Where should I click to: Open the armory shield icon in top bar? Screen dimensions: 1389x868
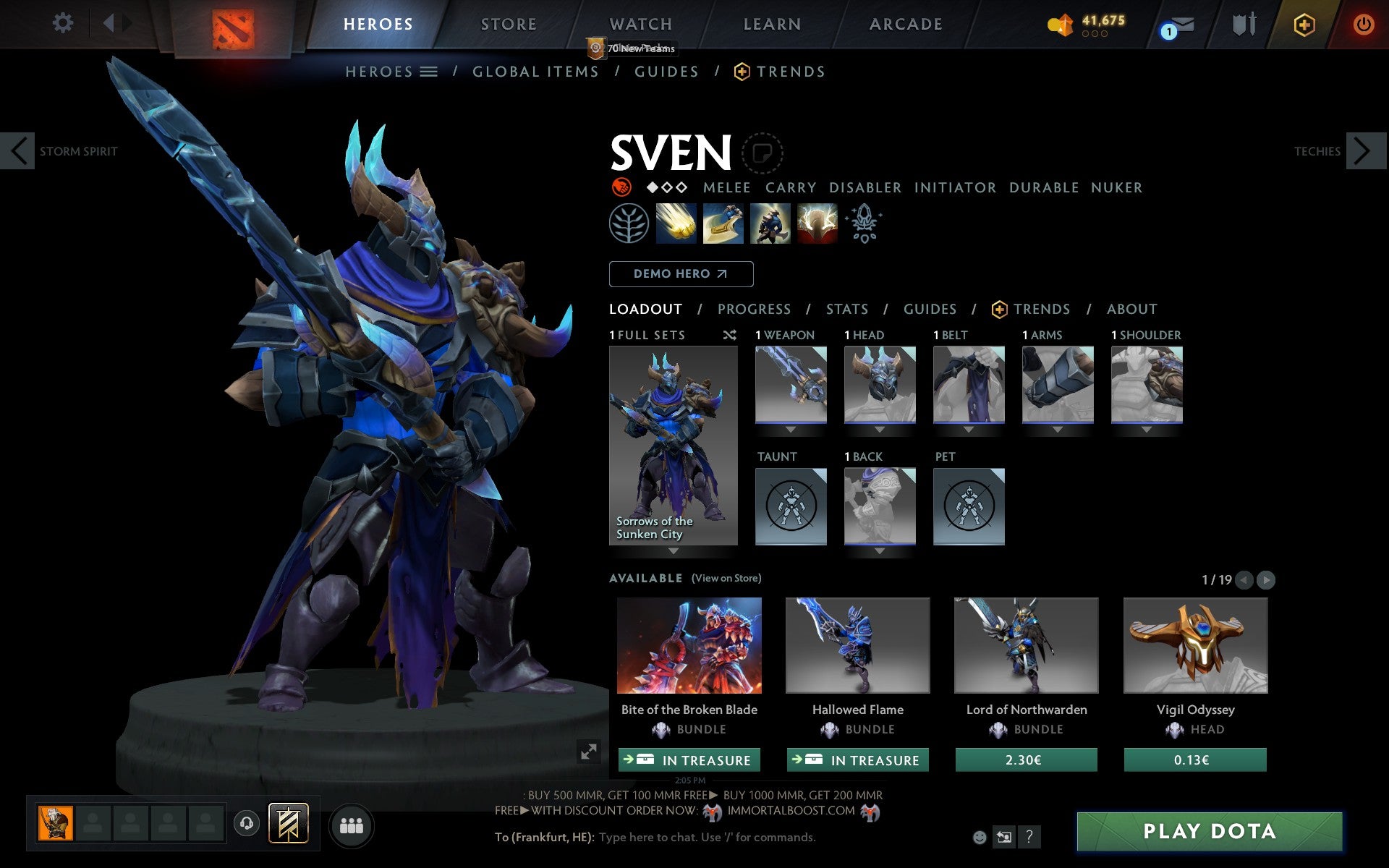coord(1241,23)
